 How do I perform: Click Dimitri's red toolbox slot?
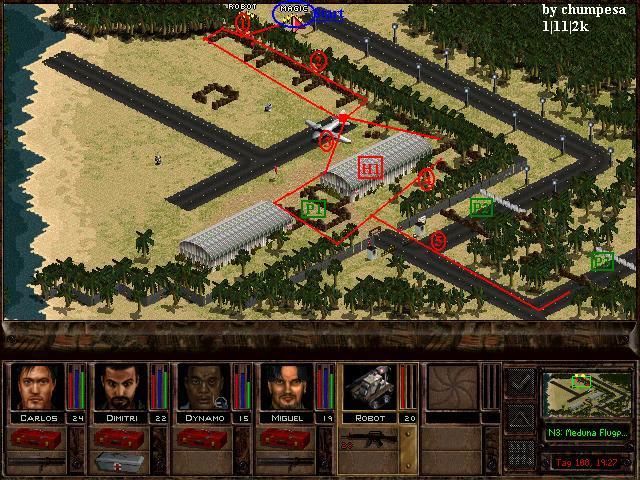(118, 438)
